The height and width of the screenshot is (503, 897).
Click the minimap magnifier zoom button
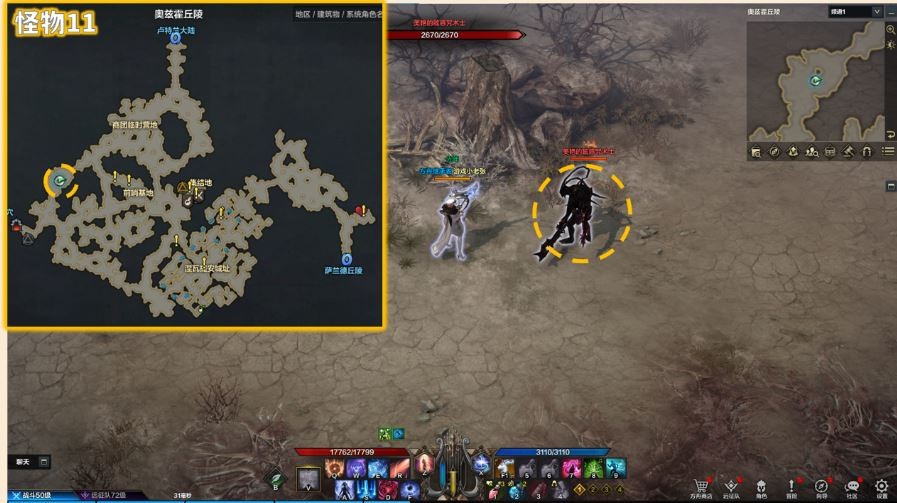pos(890,30)
